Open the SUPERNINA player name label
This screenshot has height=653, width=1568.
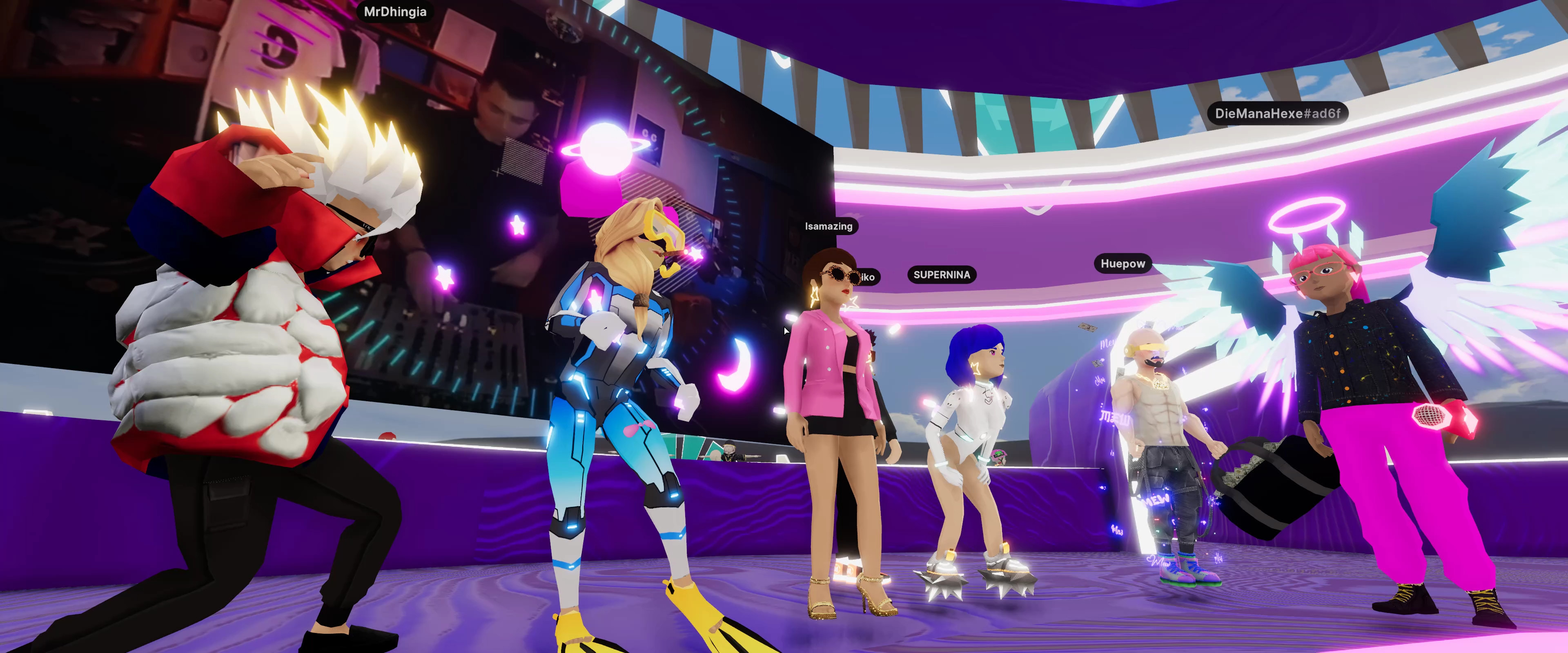point(942,275)
